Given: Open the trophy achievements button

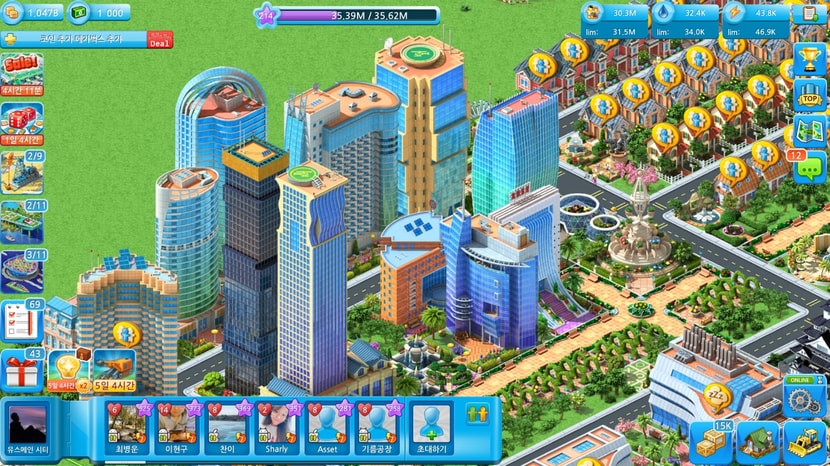Looking at the screenshot, I should pyautogui.click(x=809, y=57).
